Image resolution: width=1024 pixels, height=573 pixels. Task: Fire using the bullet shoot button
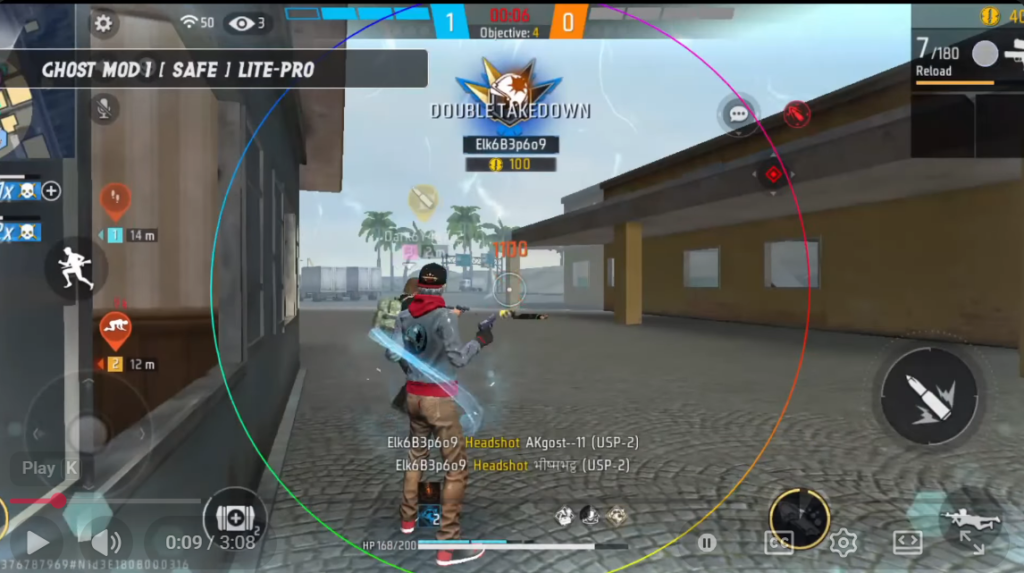coord(929,395)
